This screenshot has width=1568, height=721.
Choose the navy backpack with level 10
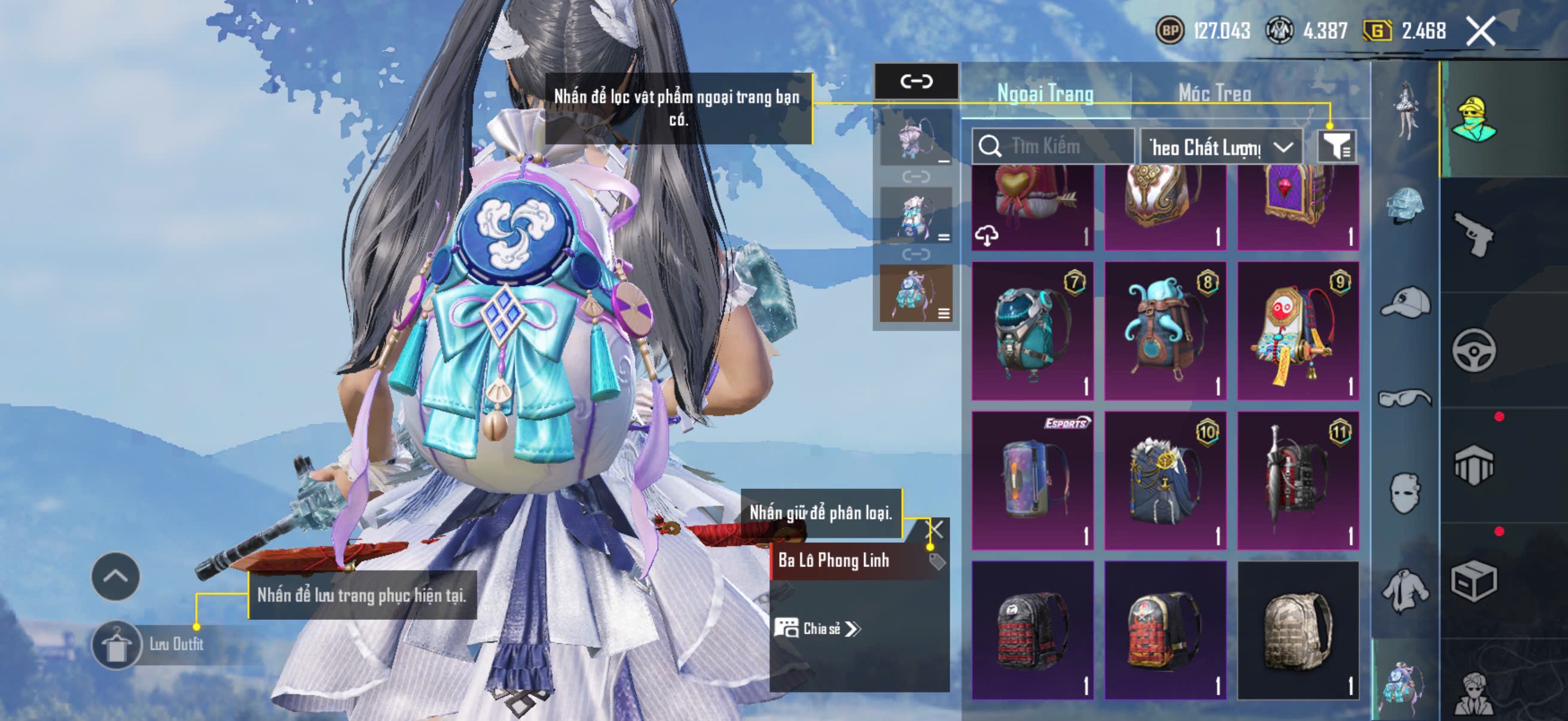1164,480
